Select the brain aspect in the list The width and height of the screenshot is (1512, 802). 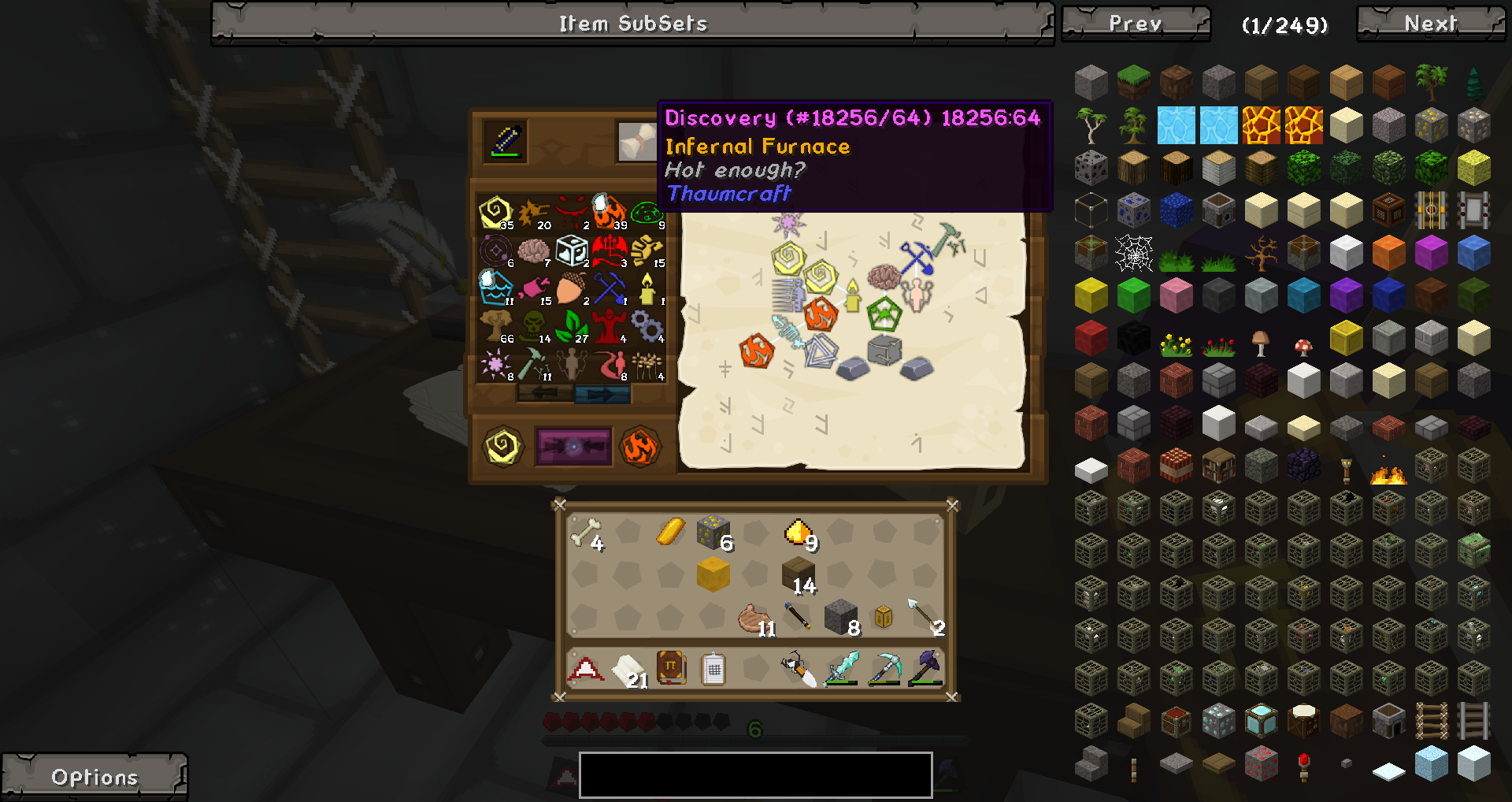tap(533, 251)
